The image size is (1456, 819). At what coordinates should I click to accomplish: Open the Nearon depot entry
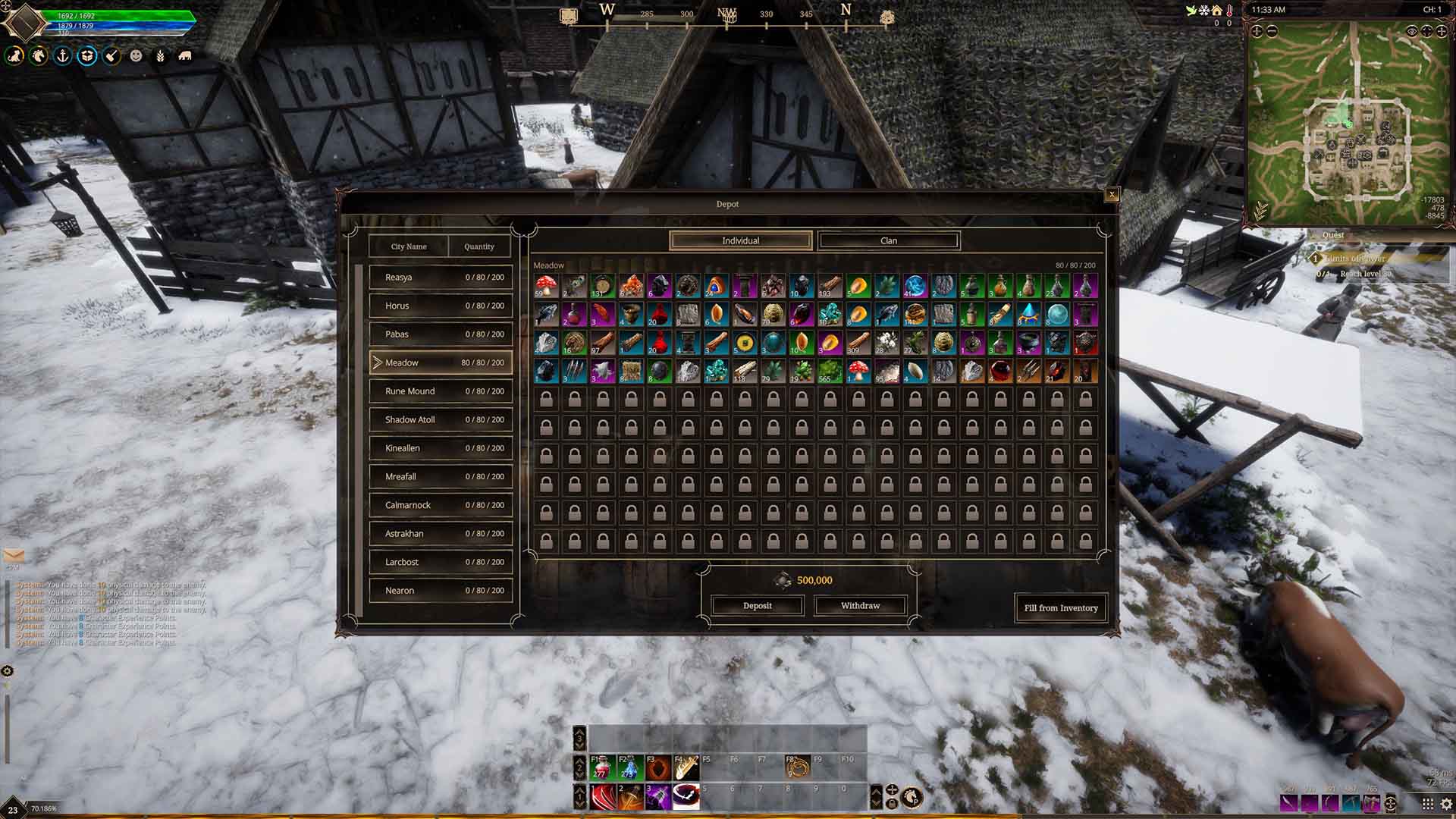441,591
